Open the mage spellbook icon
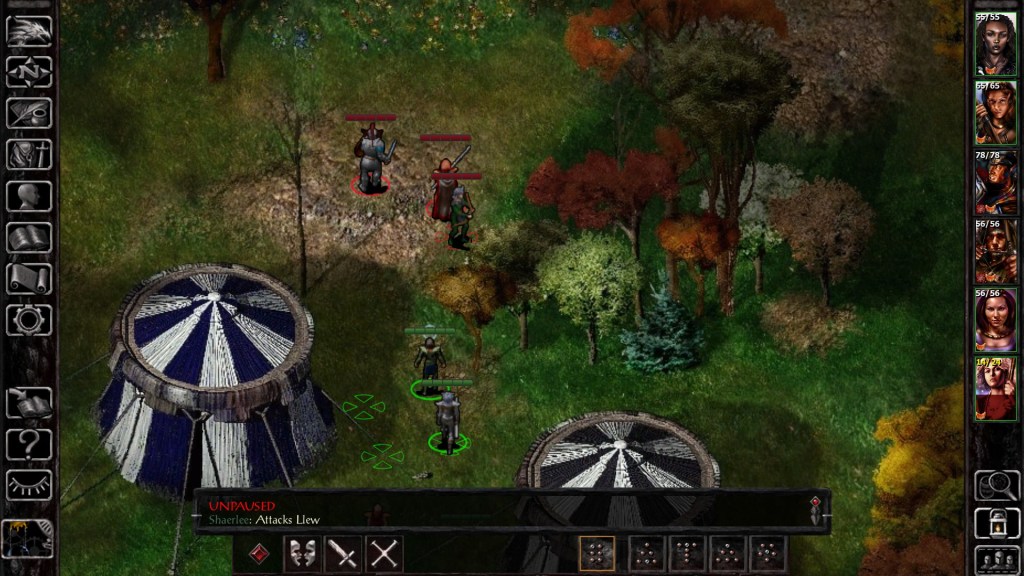The image size is (1024, 576). click(29, 237)
